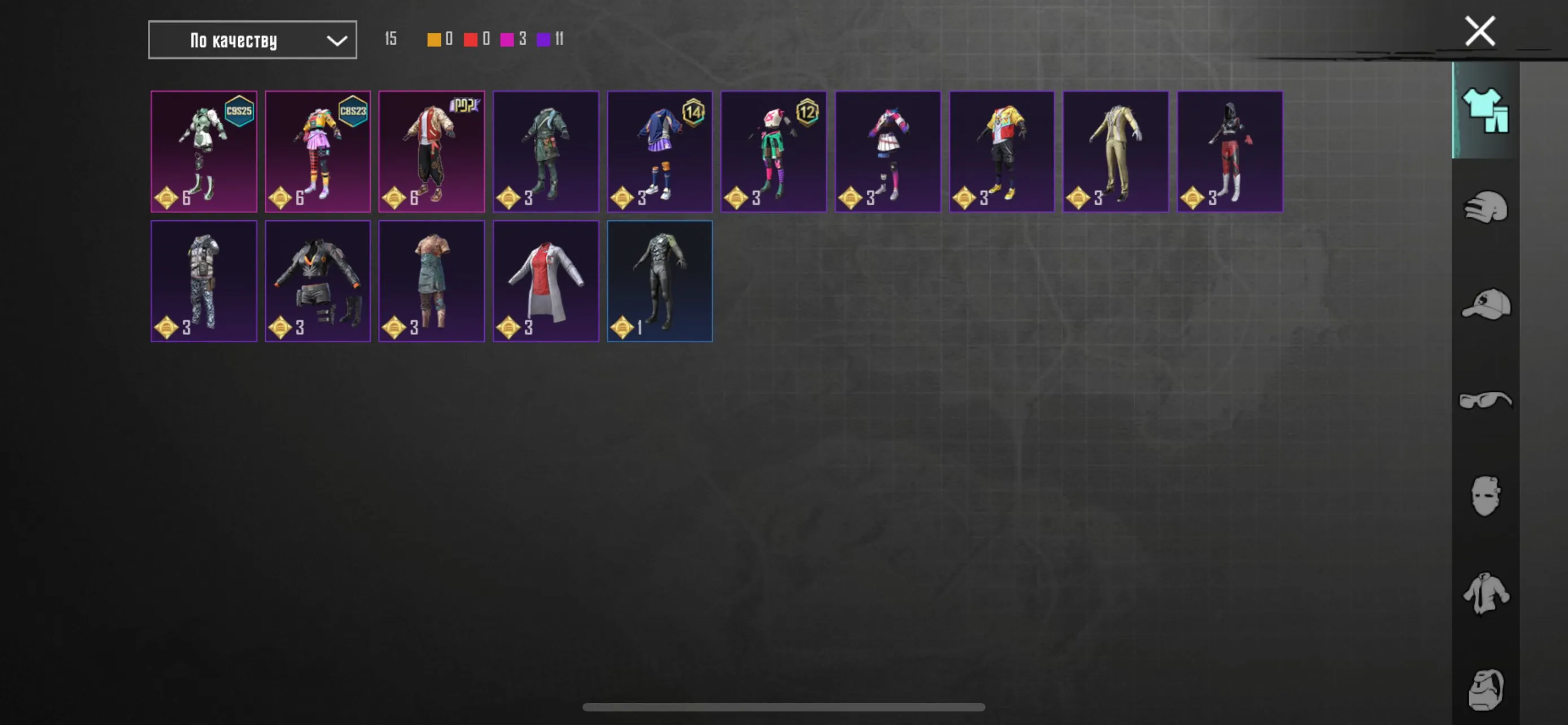Close the inventory screen with the X
1568x725 pixels.
point(1479,30)
